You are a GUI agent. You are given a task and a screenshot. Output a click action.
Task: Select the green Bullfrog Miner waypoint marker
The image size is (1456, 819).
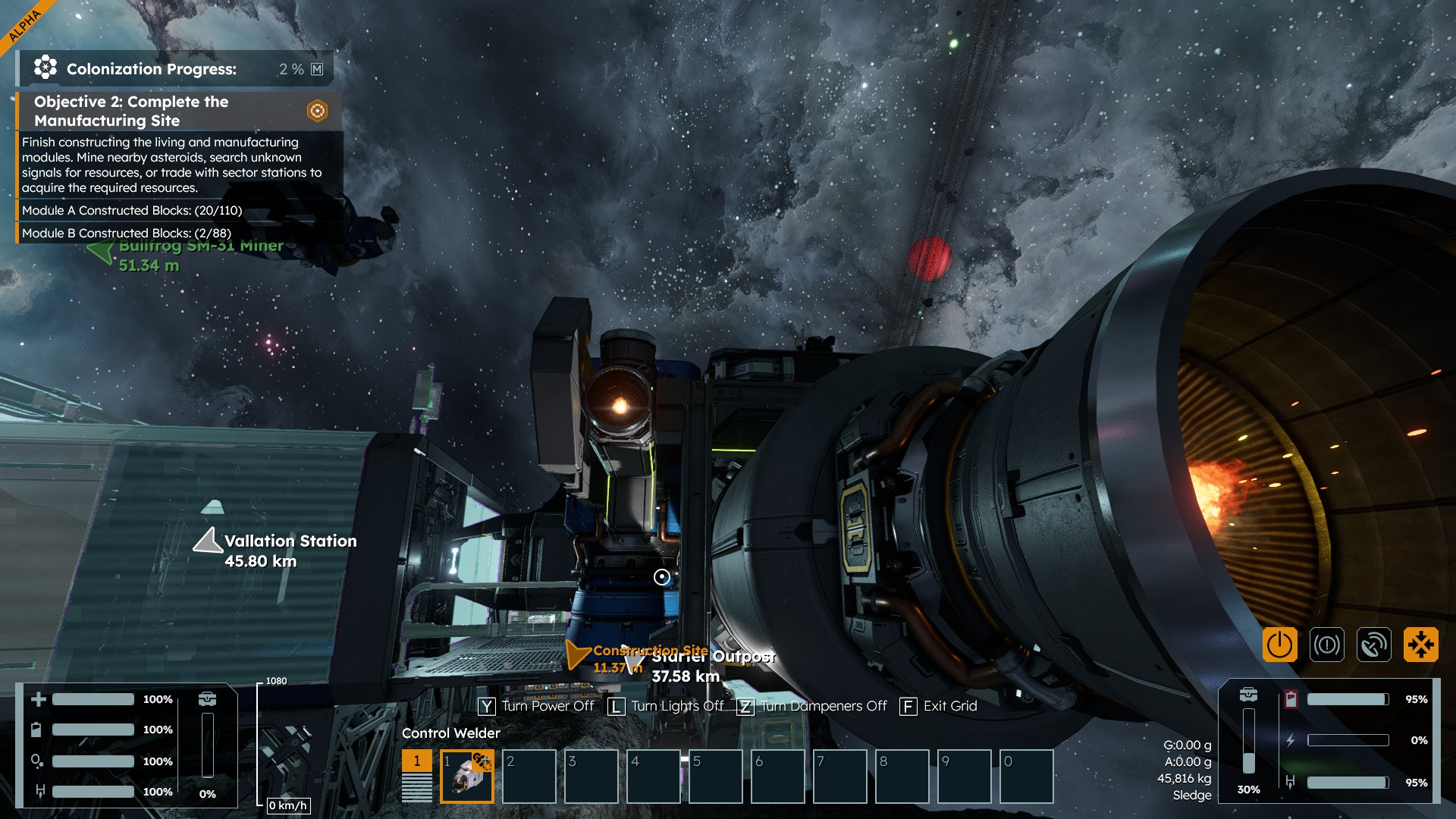tap(101, 252)
